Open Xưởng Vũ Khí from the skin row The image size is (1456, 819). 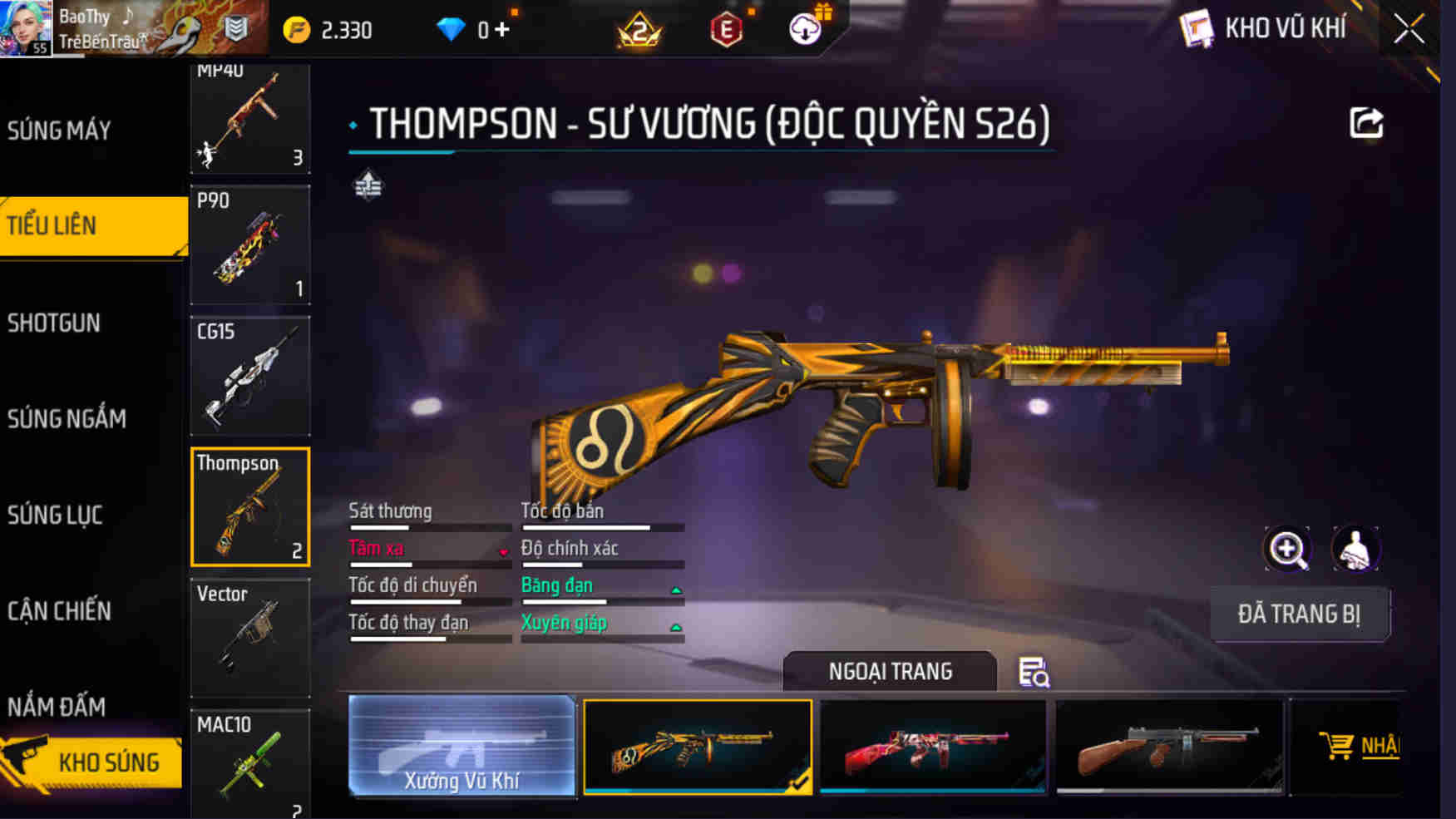click(x=463, y=747)
